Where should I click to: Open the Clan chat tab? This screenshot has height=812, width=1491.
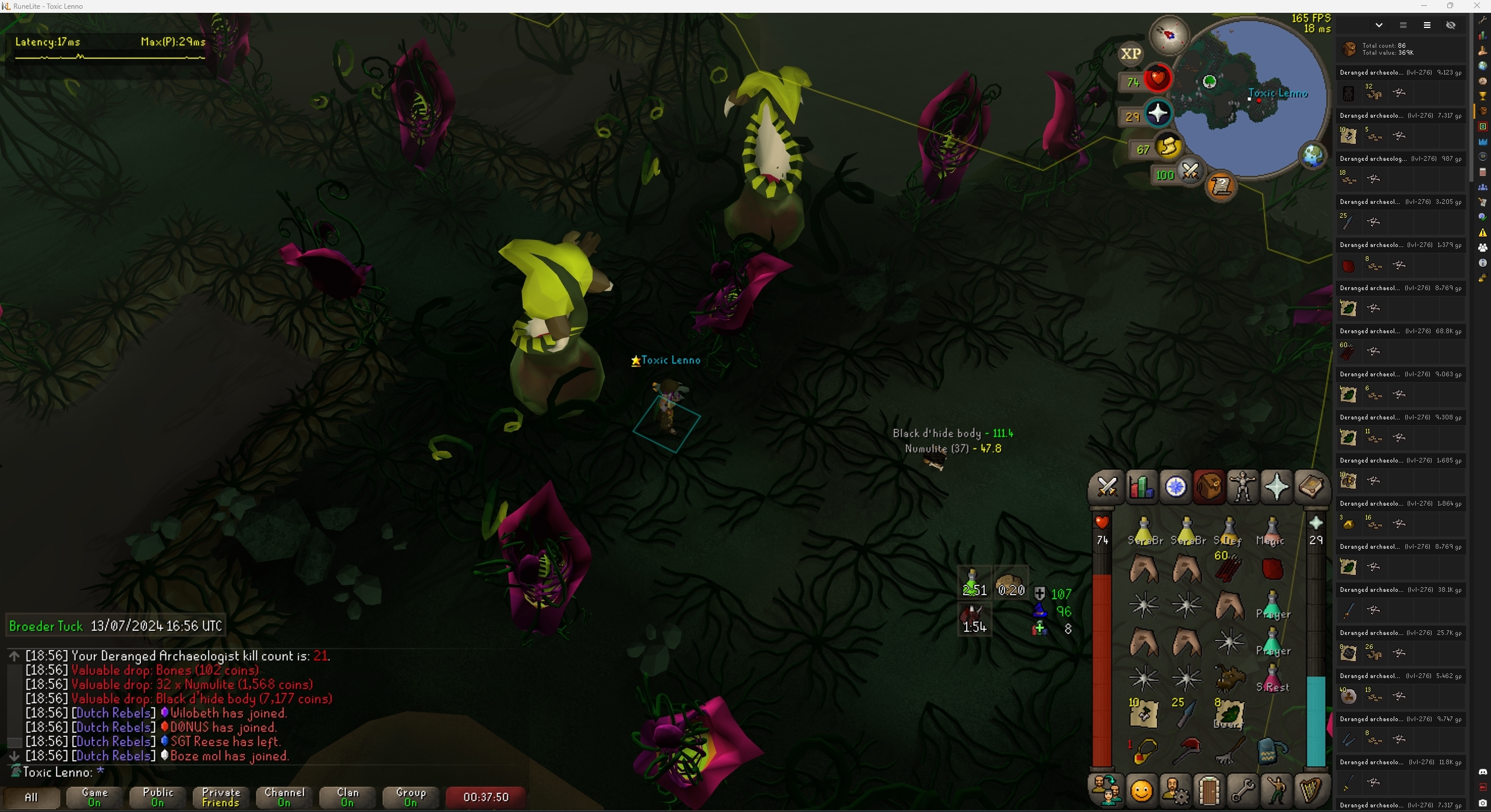347,797
